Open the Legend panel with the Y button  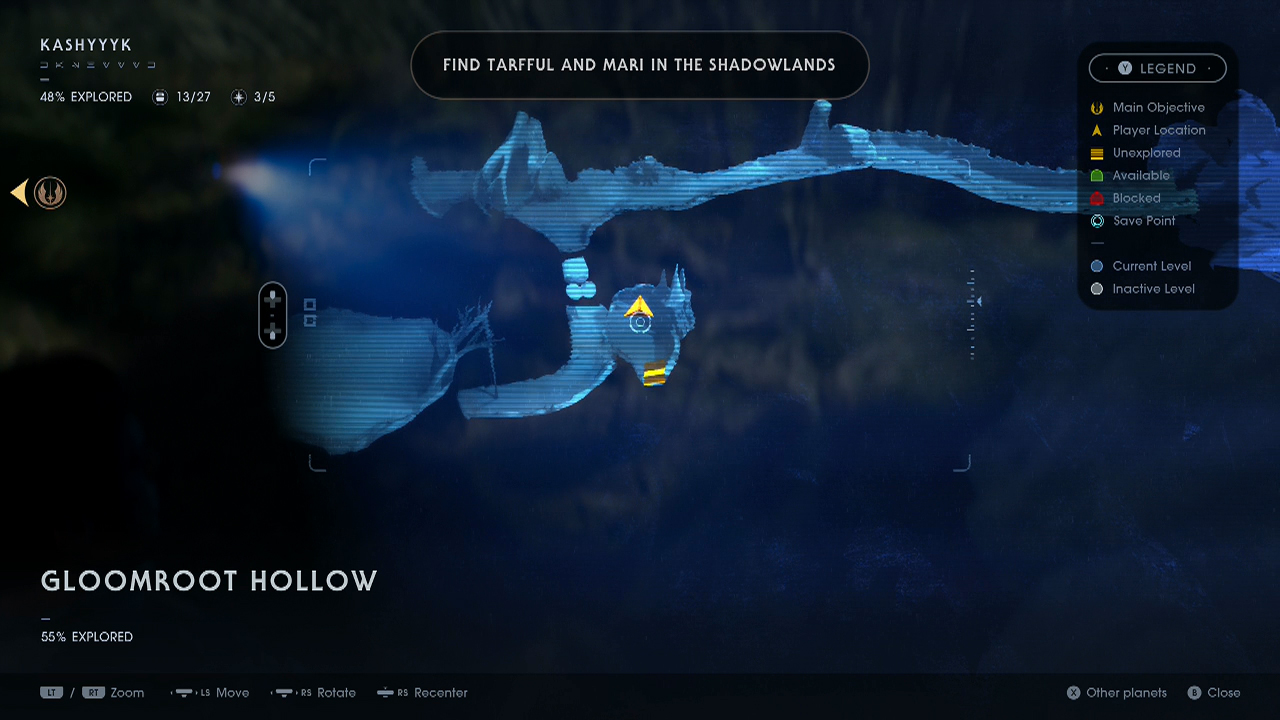point(1157,68)
